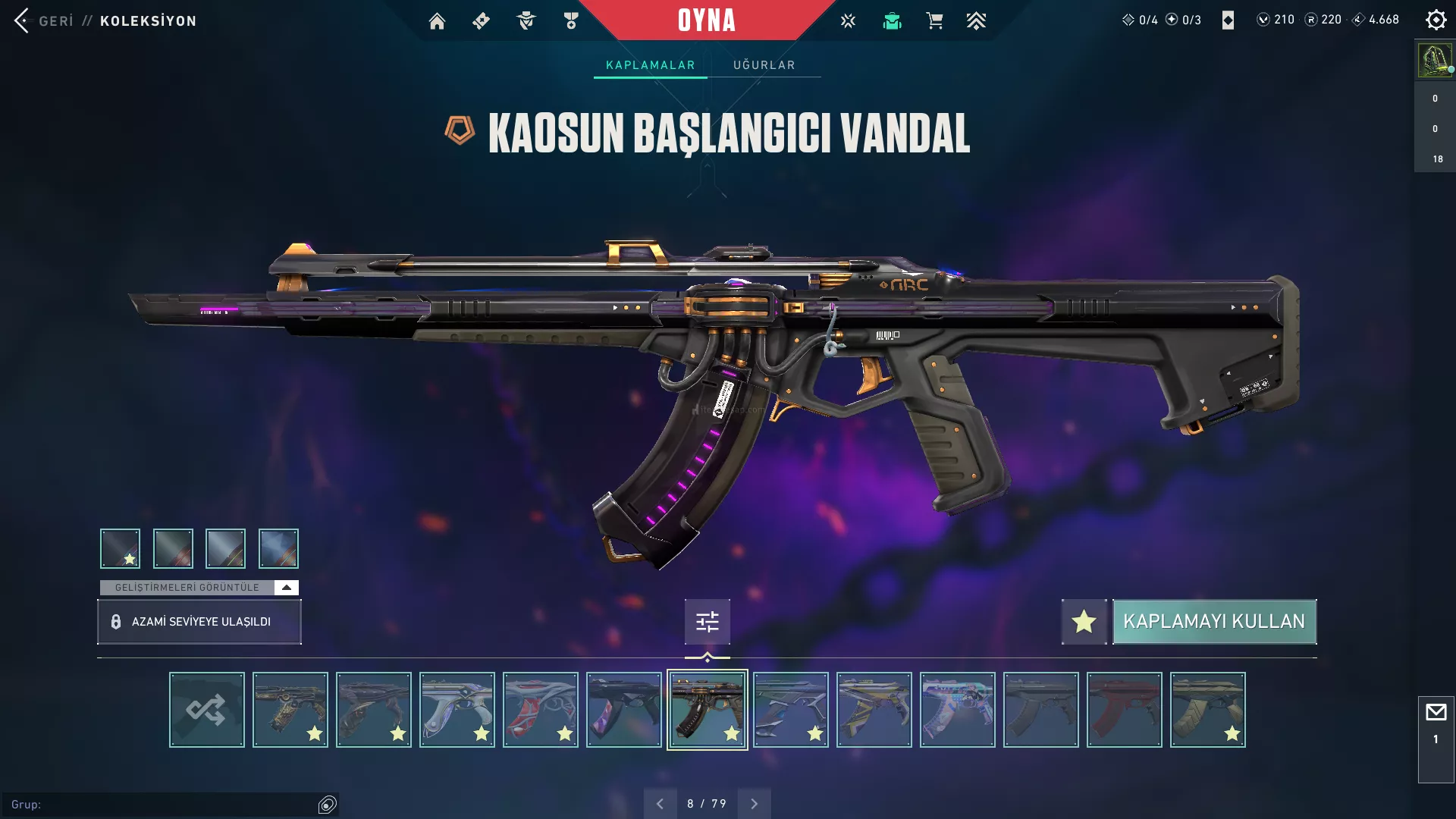Equip skin with Kaplamayı Kullan button
Screen dimensions: 1456x819
click(x=1214, y=622)
